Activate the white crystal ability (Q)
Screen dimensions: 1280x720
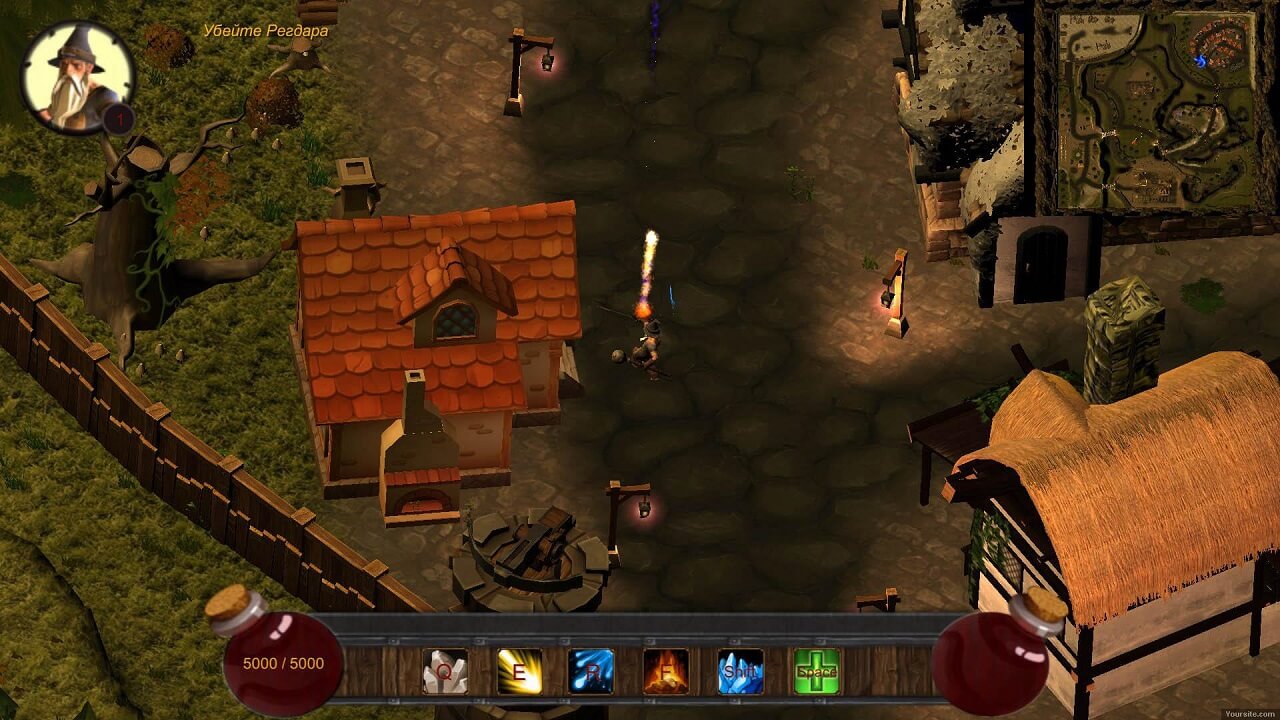pos(445,672)
